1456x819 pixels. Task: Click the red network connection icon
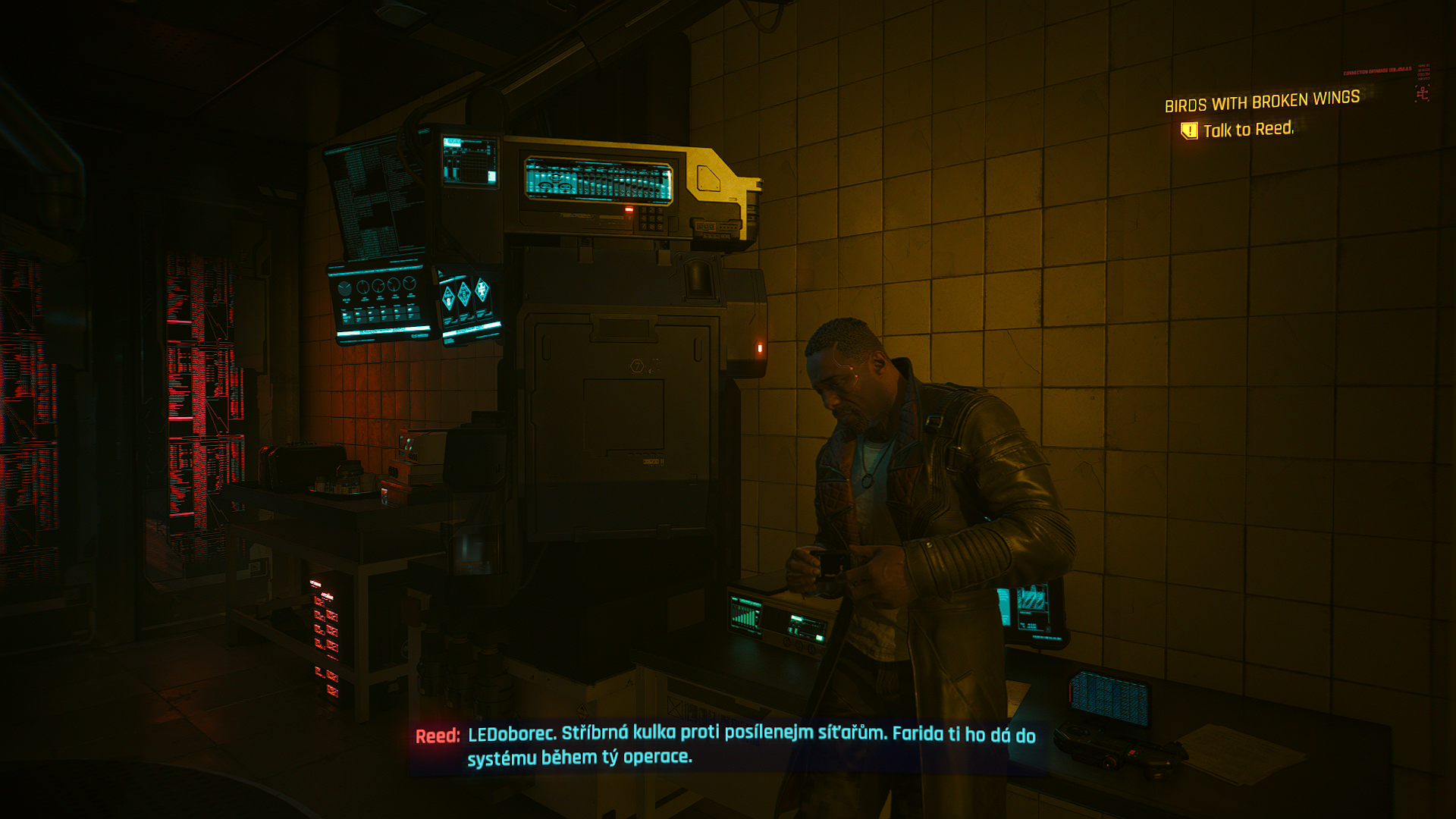1422,93
